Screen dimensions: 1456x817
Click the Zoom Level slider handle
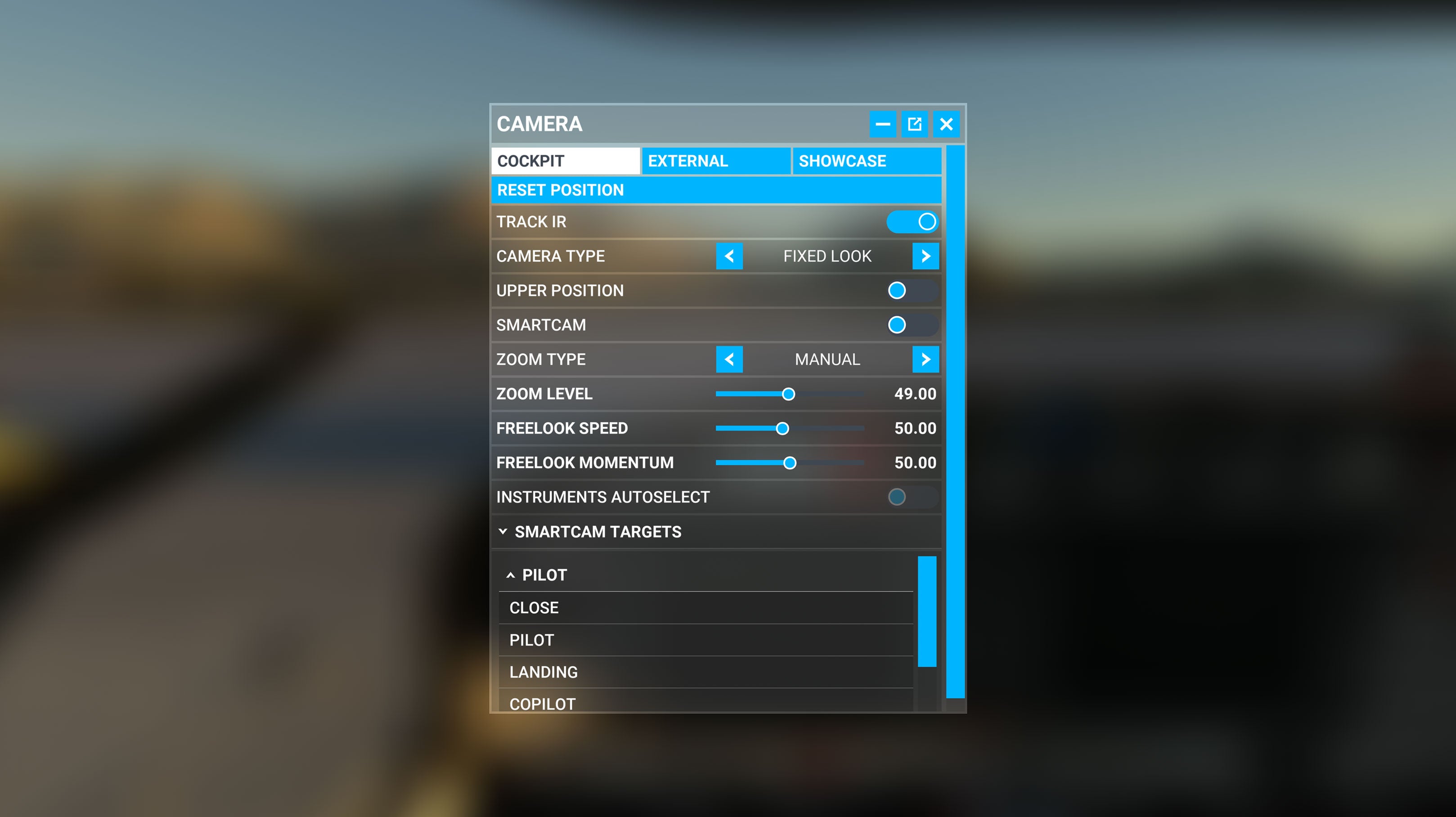[788, 394]
